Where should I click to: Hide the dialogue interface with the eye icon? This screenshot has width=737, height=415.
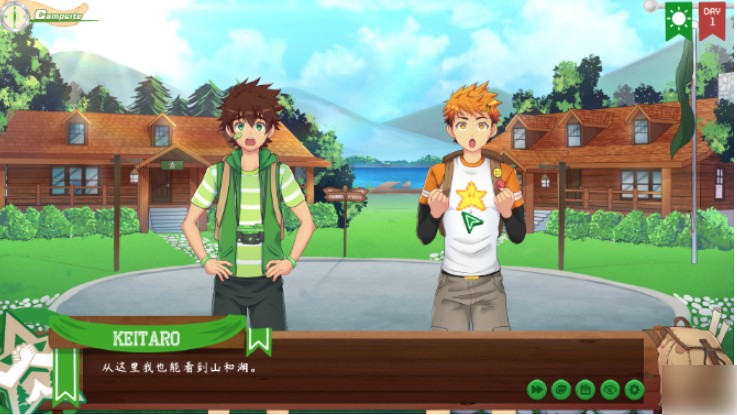(x=609, y=389)
